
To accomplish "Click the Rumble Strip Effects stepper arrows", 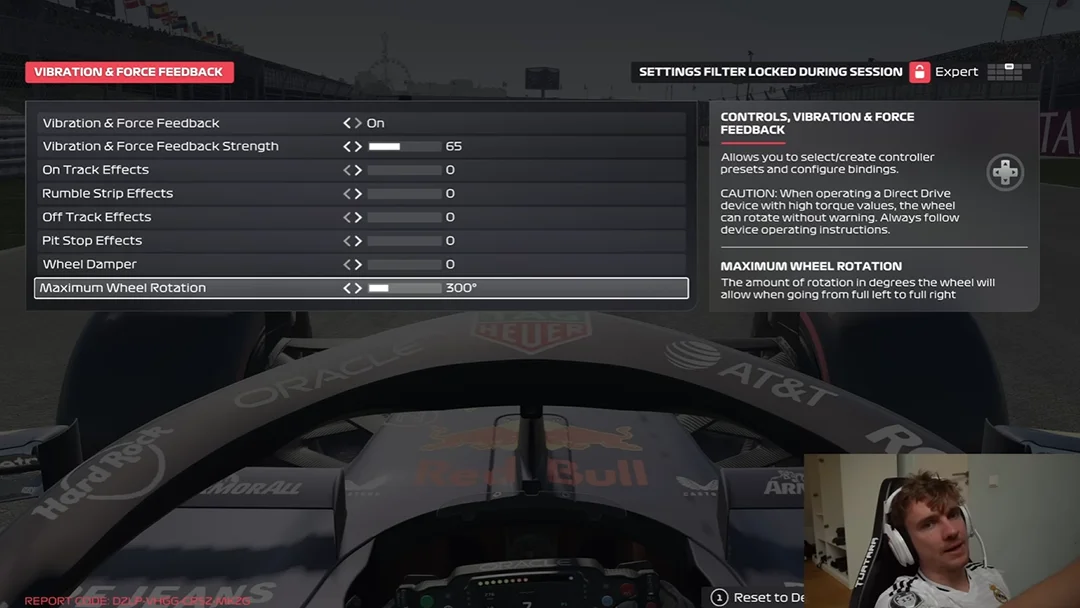I will tap(352, 194).
